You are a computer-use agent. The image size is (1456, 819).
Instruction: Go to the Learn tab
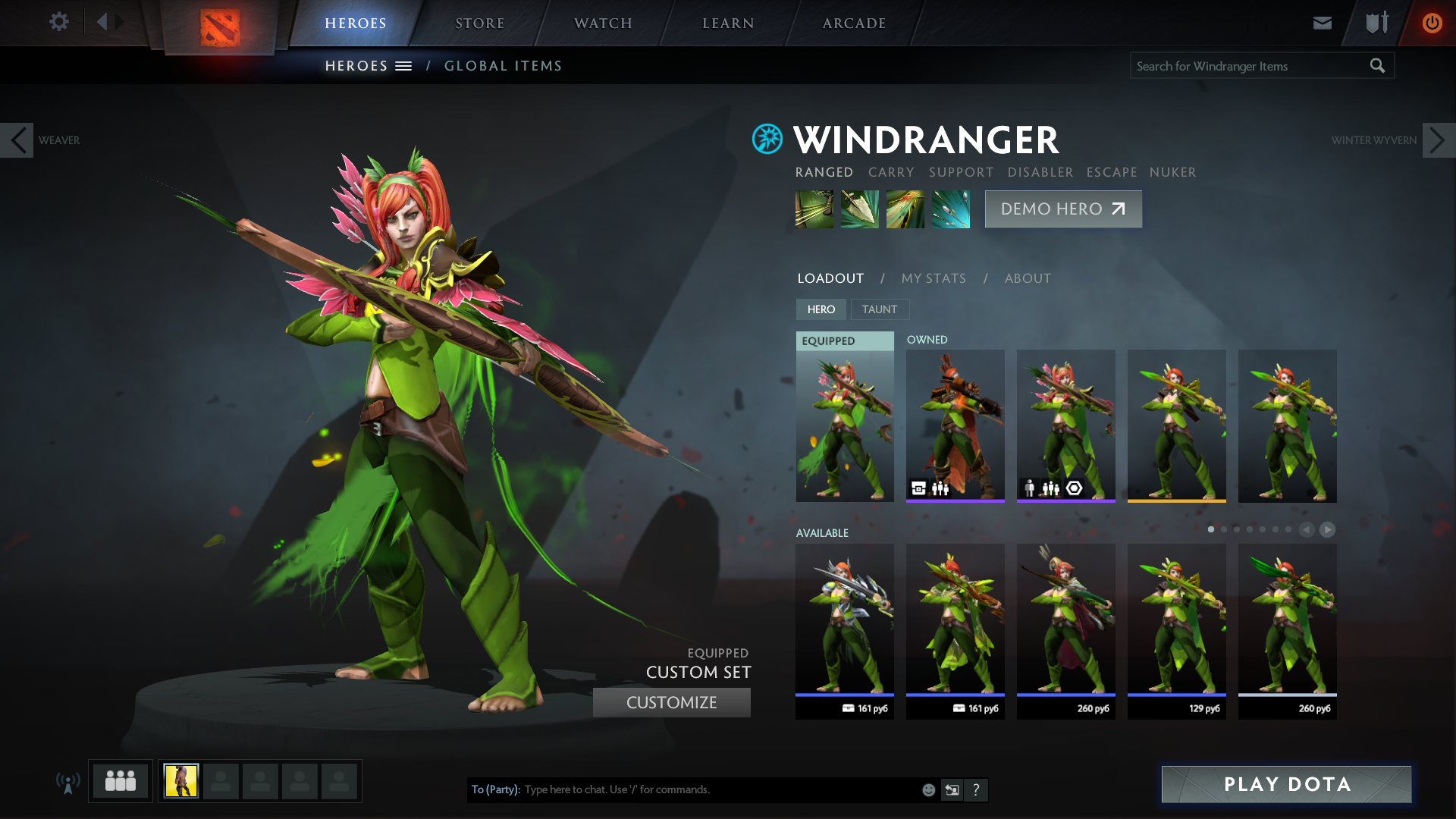click(x=728, y=24)
